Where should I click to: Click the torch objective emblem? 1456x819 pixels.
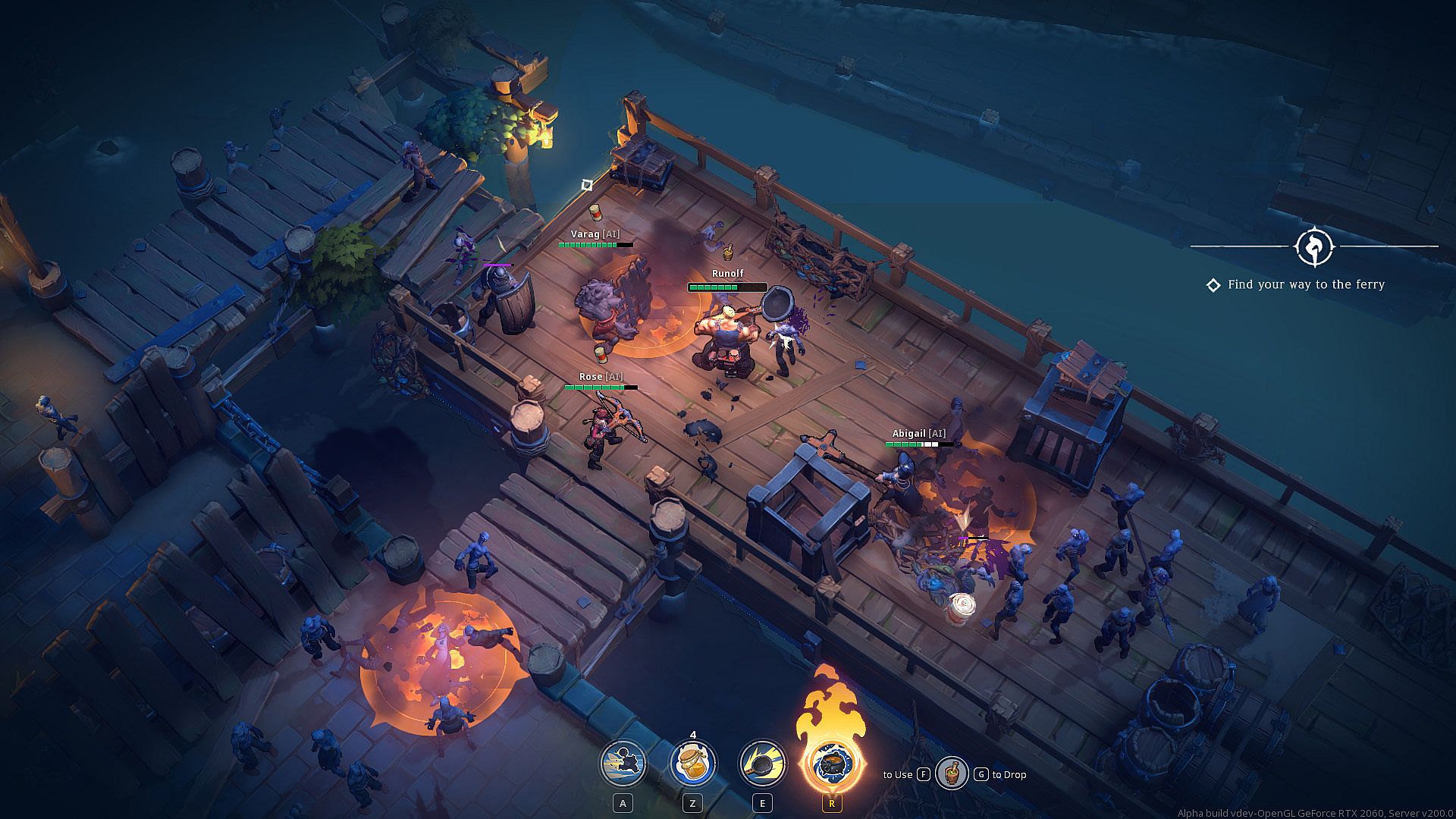click(x=1314, y=246)
